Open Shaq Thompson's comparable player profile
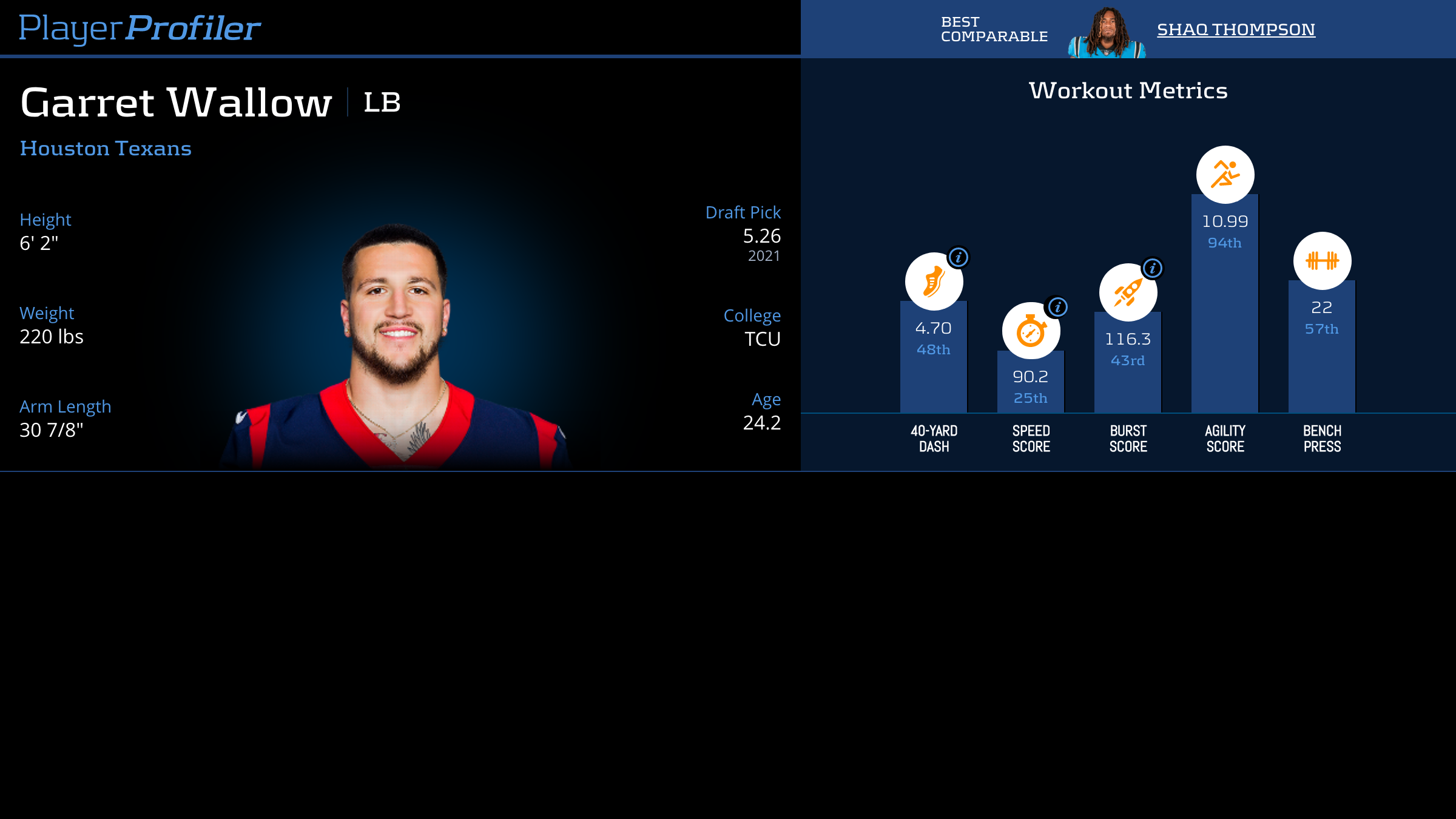Viewport: 1456px width, 819px height. point(1236,29)
